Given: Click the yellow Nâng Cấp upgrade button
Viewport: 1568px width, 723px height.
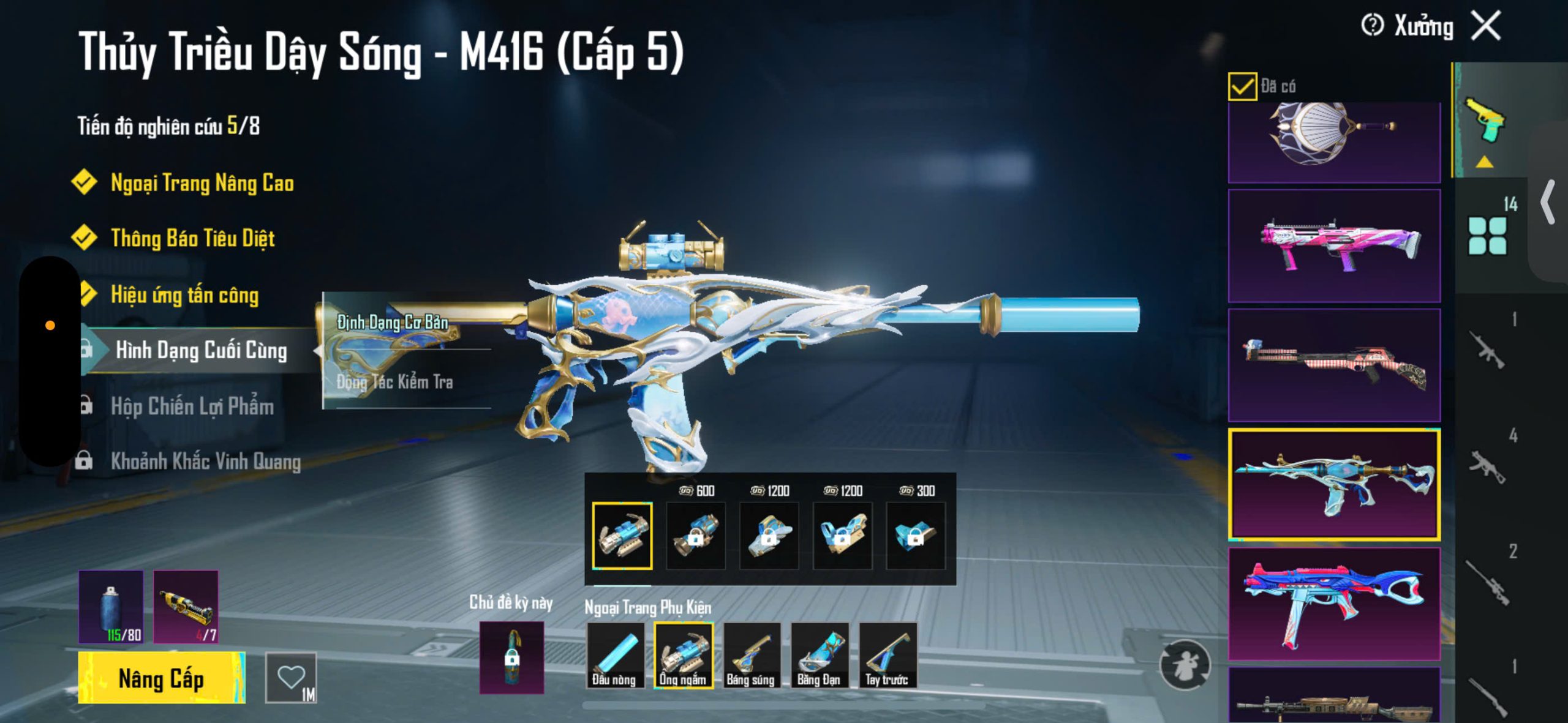Looking at the screenshot, I should click(x=162, y=678).
